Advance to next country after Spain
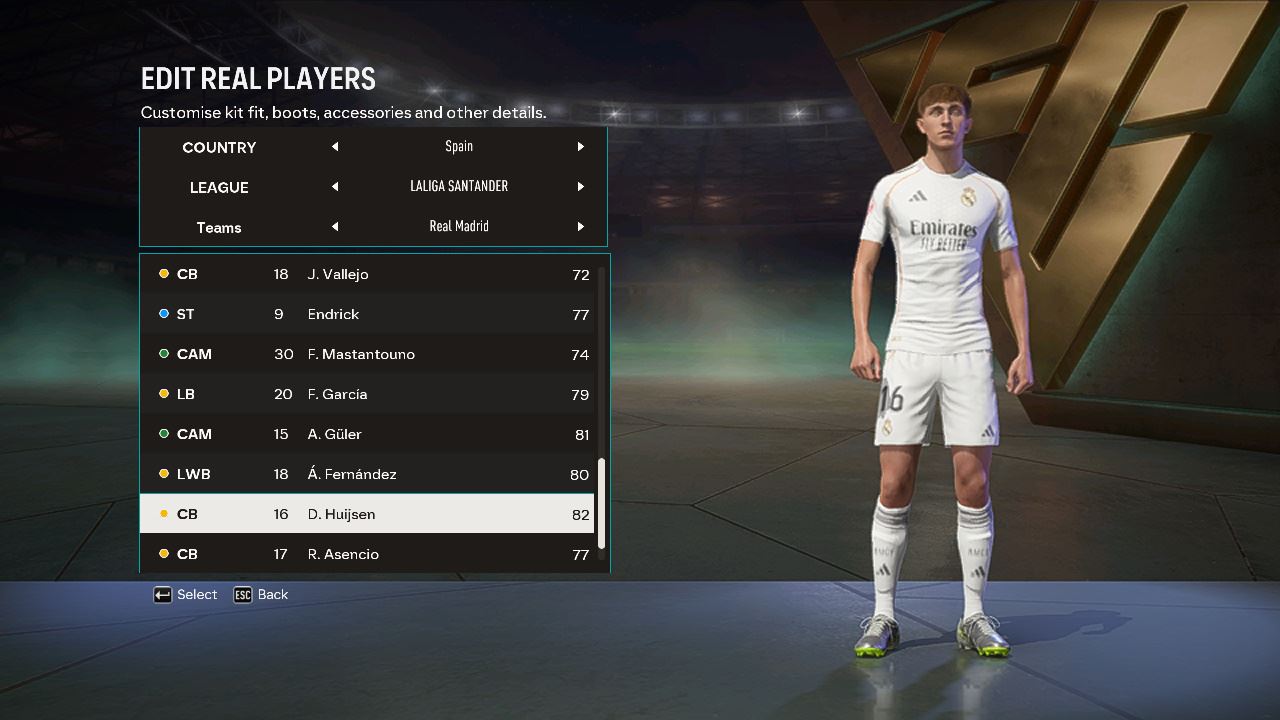This screenshot has height=720, width=1280. pos(580,147)
